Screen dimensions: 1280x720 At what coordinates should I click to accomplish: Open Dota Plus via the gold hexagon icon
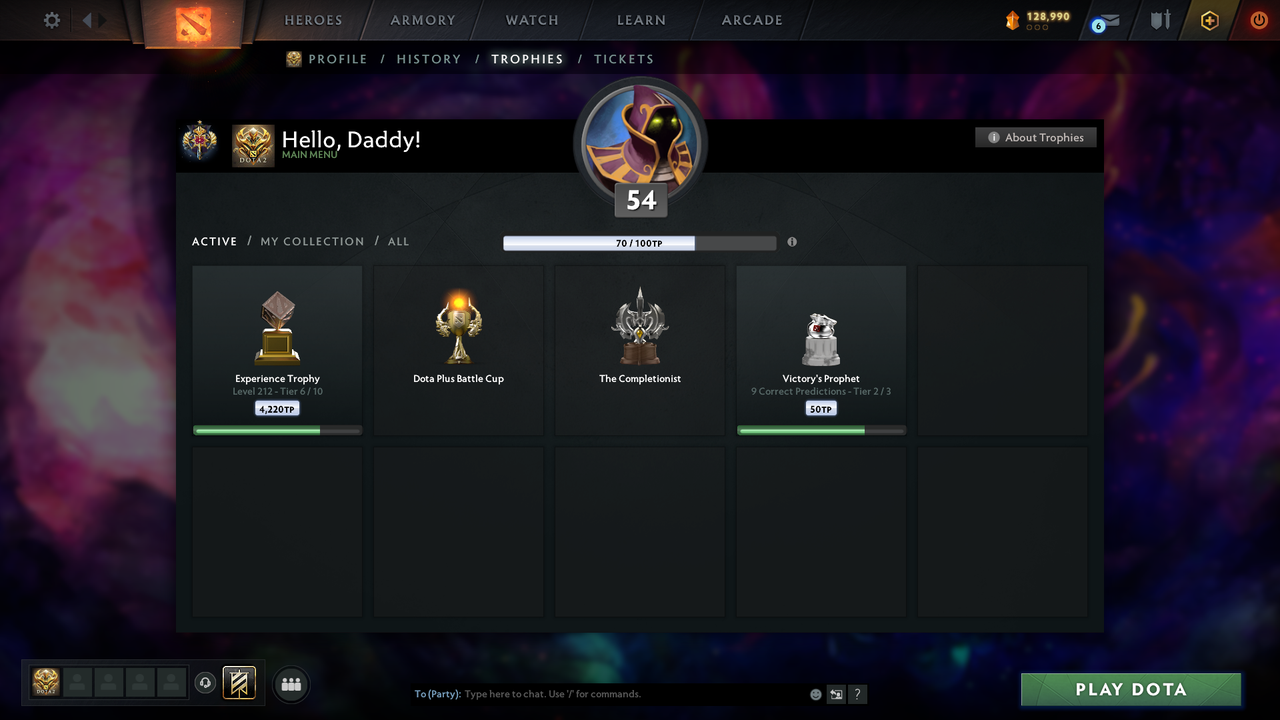pos(1209,19)
